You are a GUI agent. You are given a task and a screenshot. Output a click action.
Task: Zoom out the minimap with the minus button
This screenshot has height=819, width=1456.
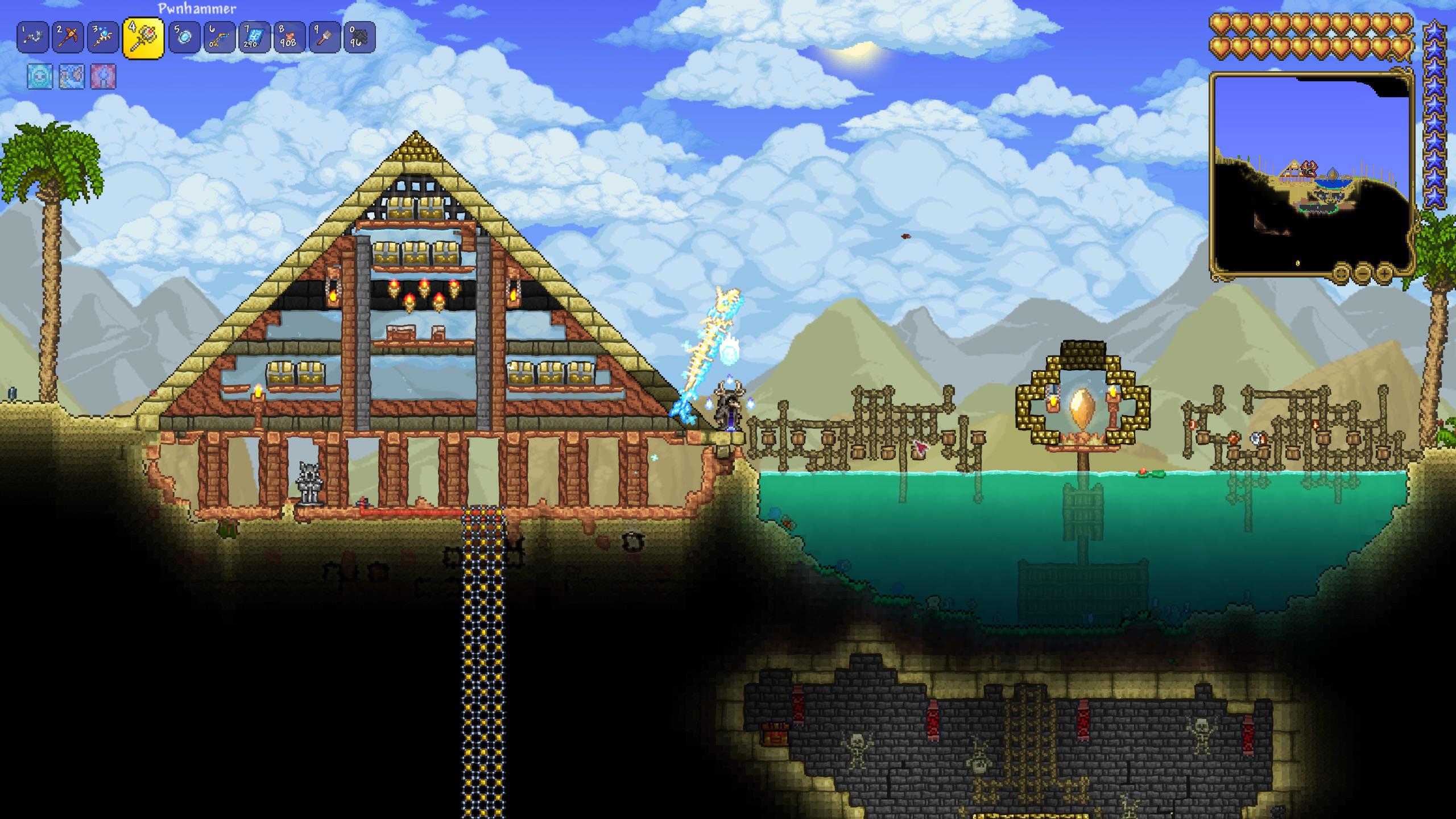(1363, 273)
